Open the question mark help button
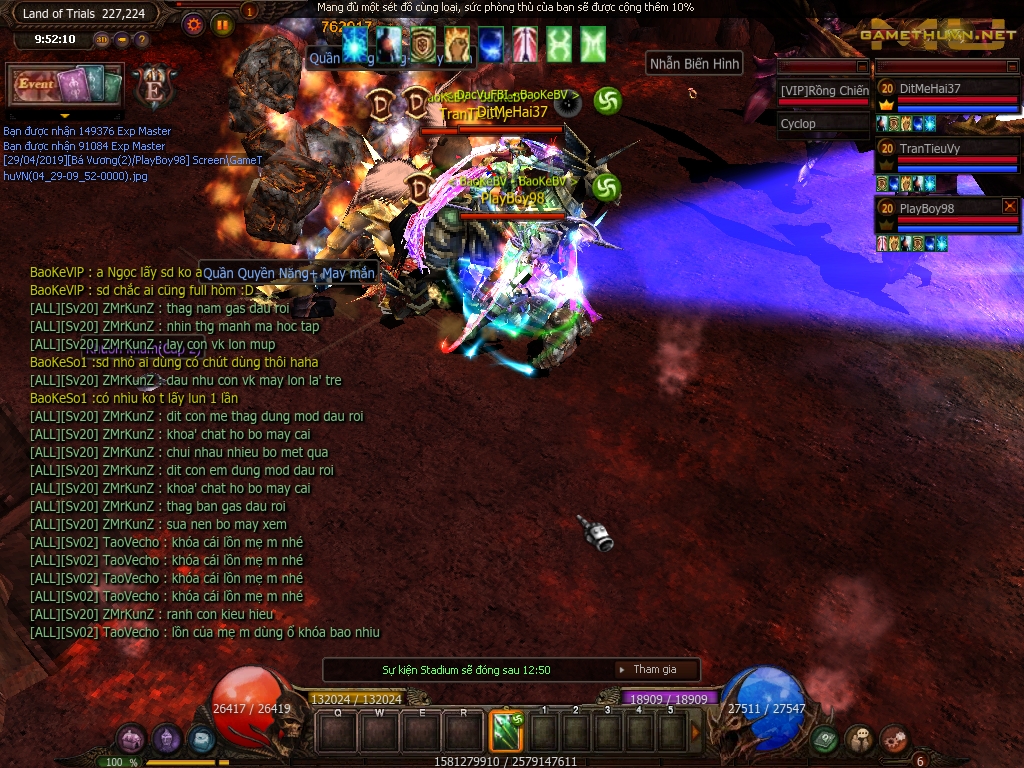Image resolution: width=1024 pixels, height=768 pixels. pos(141,40)
